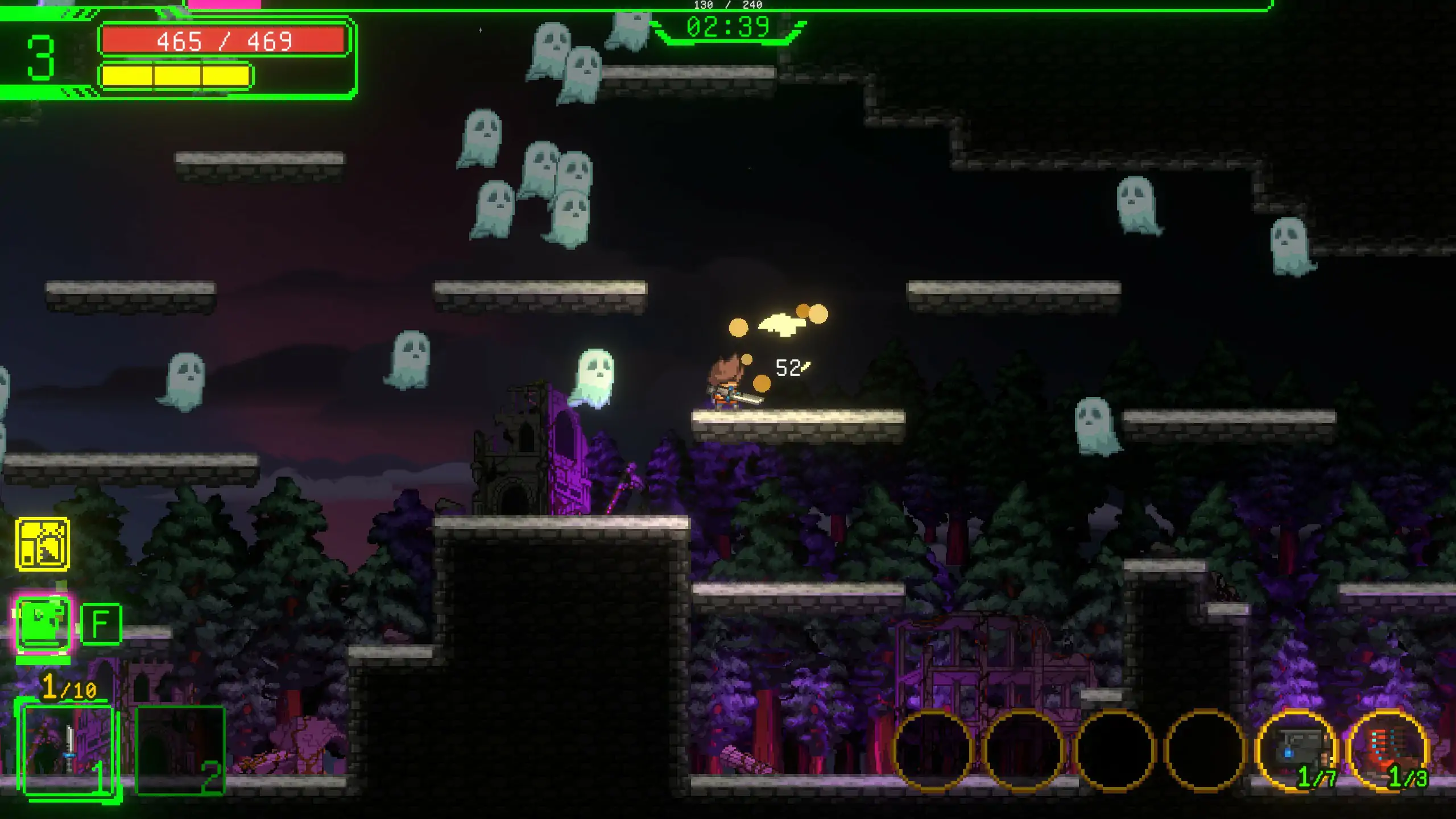
Task: Open the yellow map panel icon
Action: (43, 544)
